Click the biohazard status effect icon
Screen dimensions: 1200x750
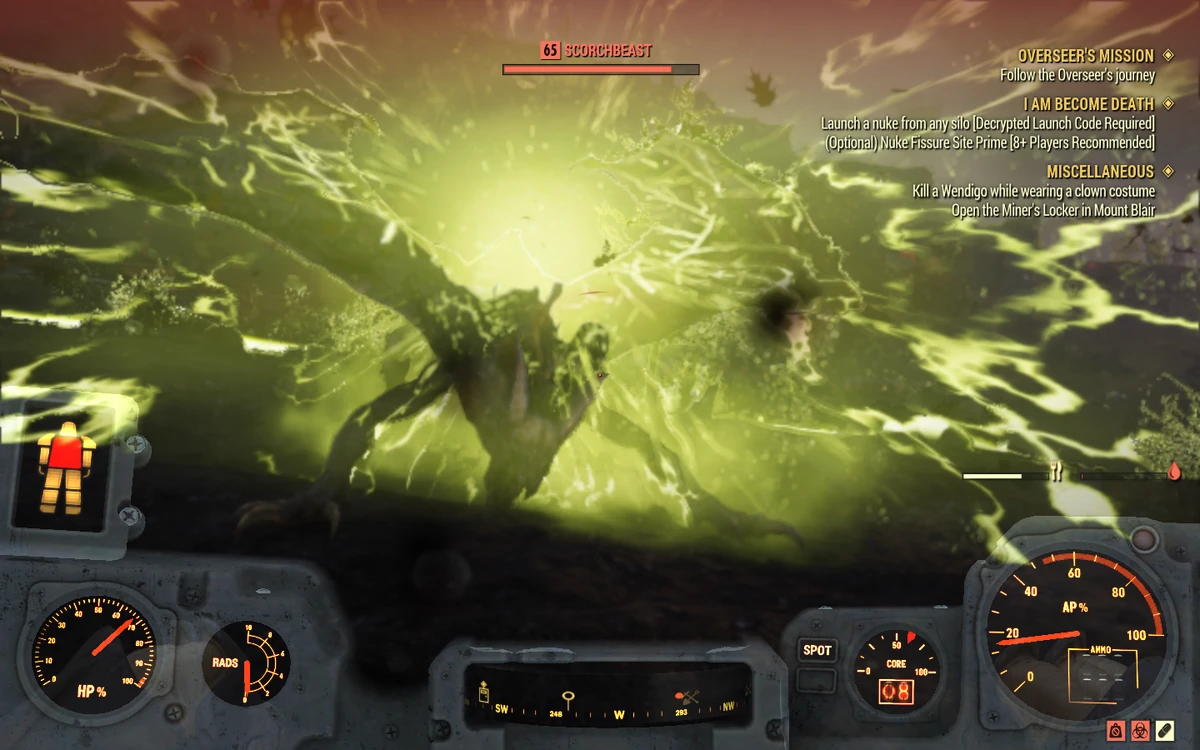(1140, 731)
